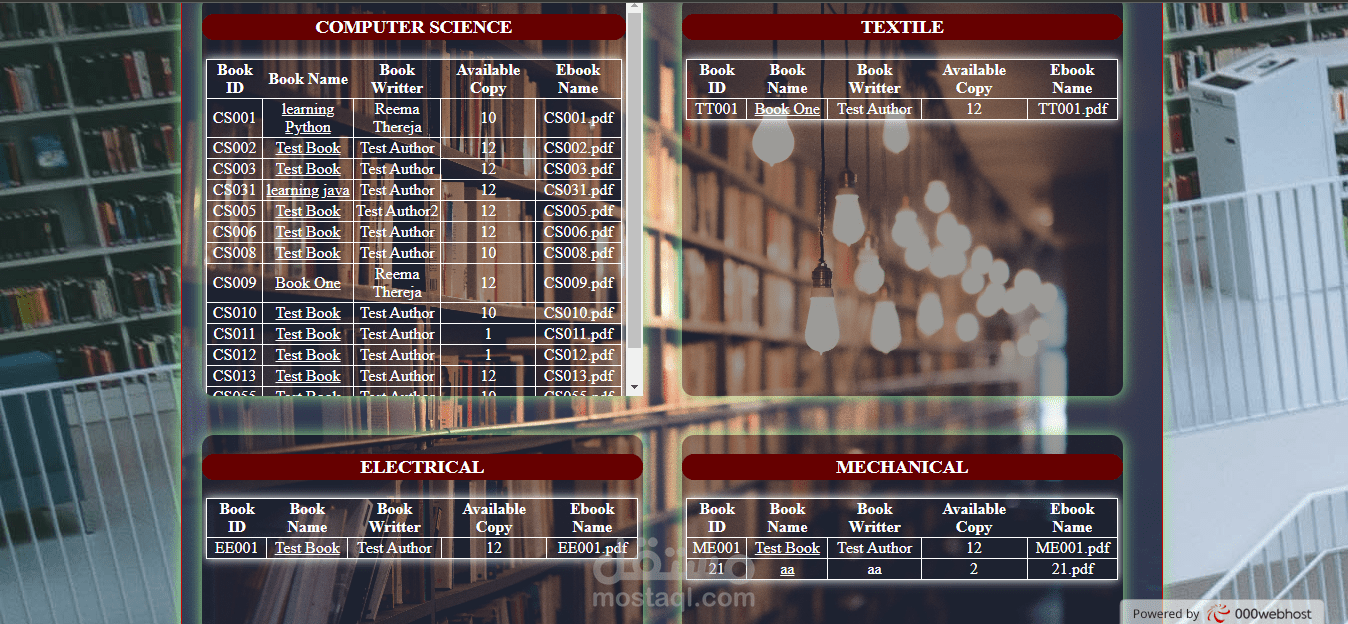
Task: Open Book One in the CS009 row
Action: pos(308,283)
